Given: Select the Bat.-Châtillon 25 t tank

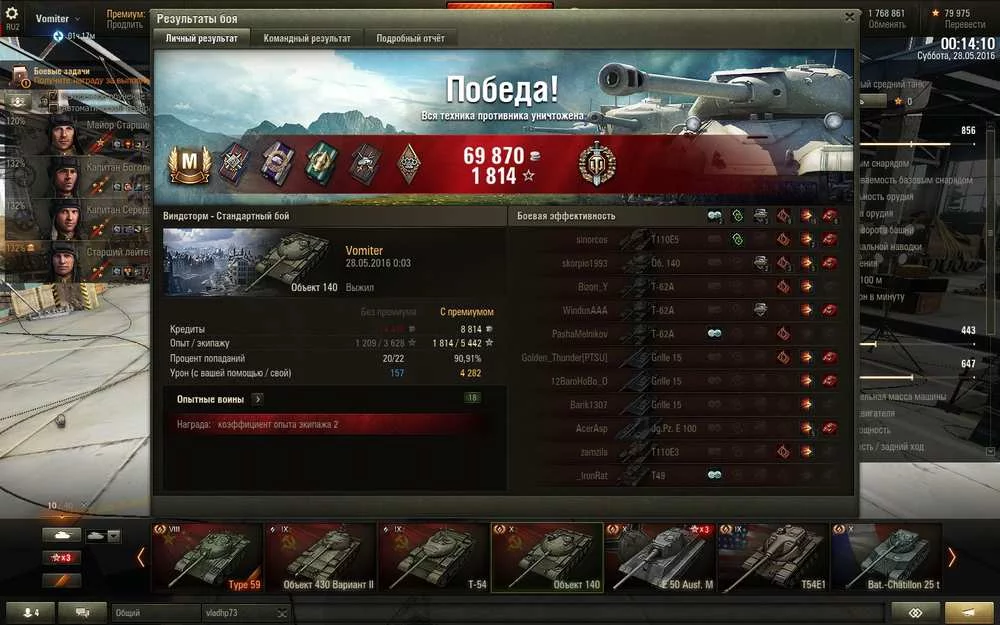Looking at the screenshot, I should [x=887, y=557].
